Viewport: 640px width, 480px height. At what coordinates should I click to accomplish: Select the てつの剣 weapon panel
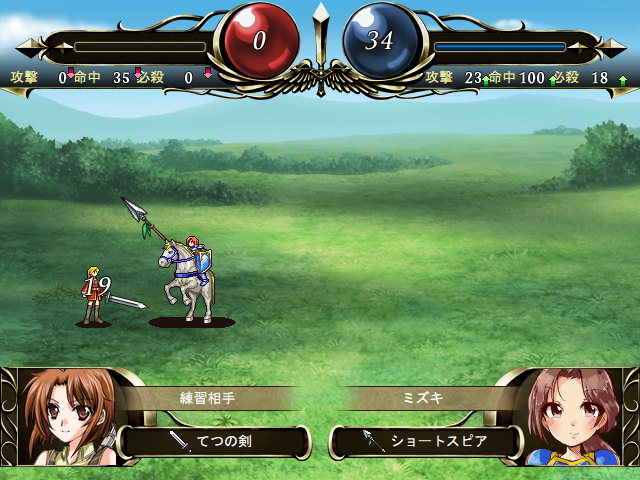pyautogui.click(x=213, y=441)
